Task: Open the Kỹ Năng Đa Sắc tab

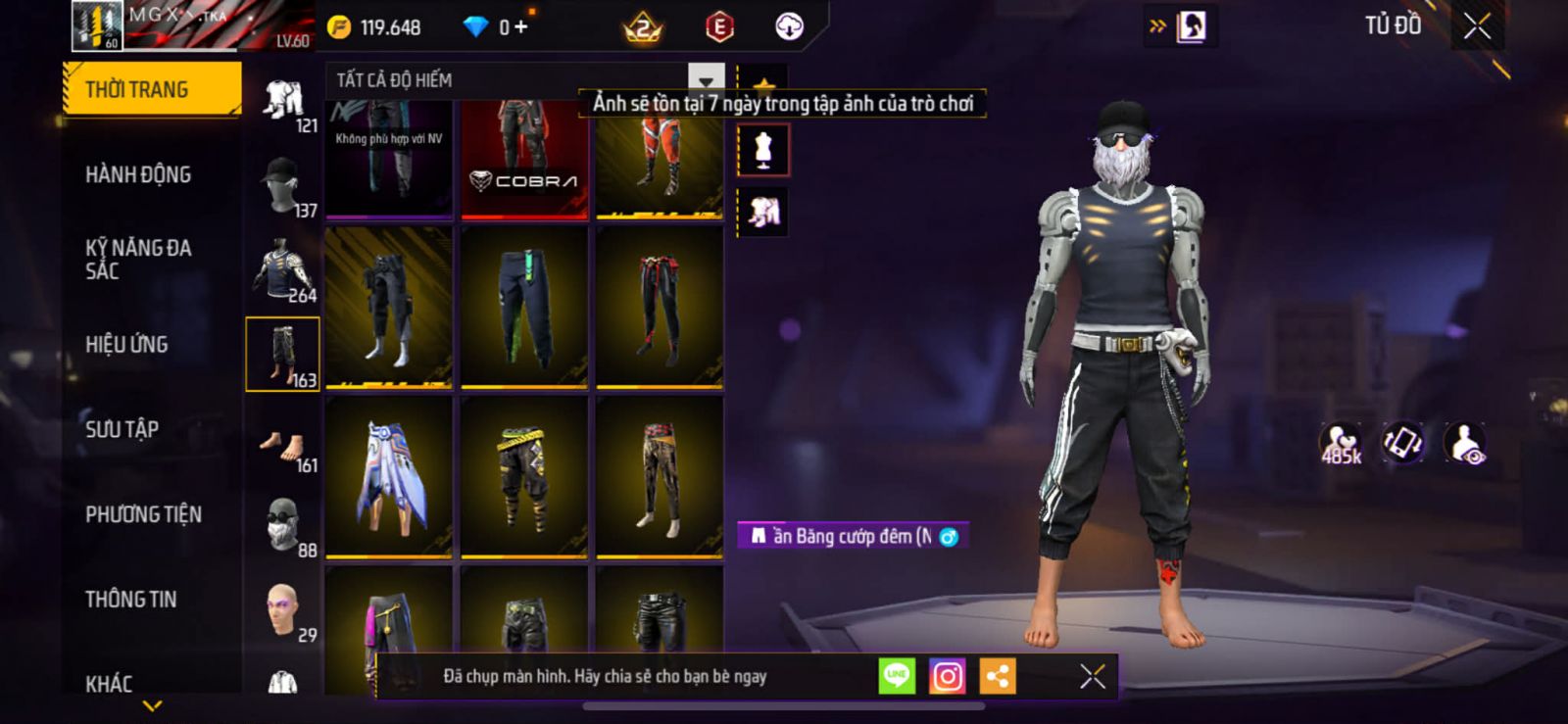Action: [x=138, y=259]
